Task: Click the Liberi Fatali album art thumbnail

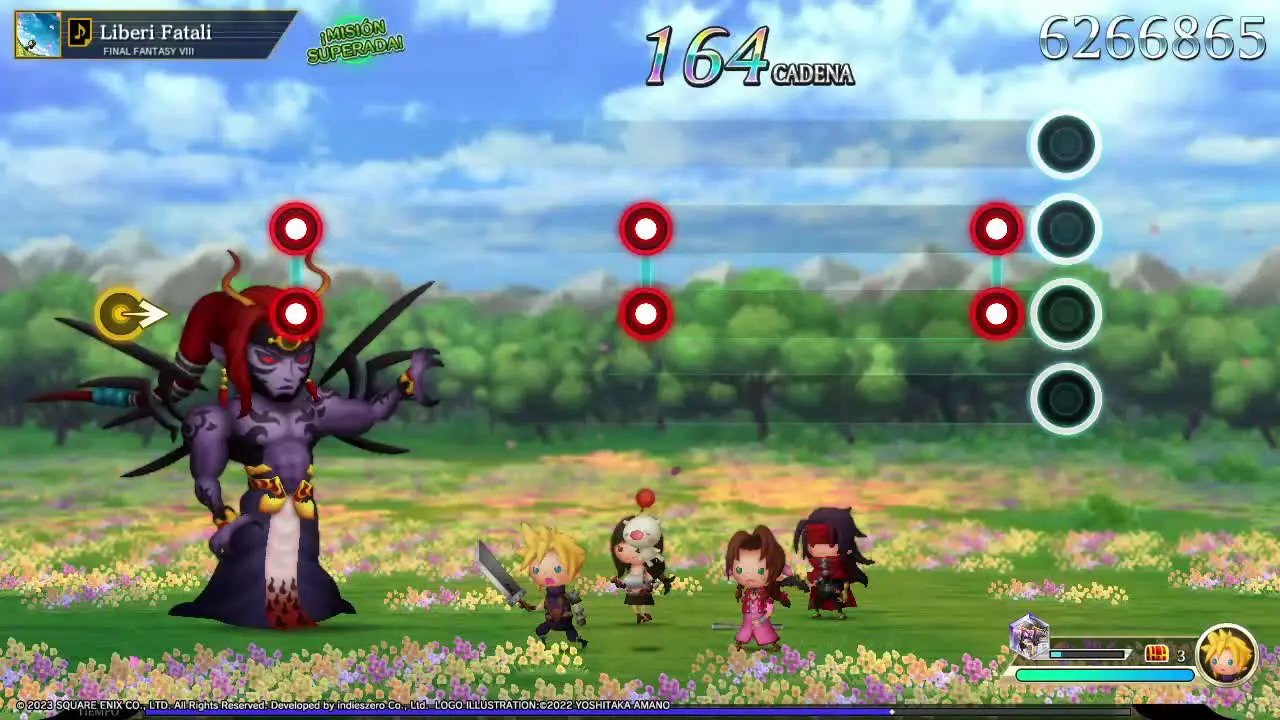Action: (38, 34)
